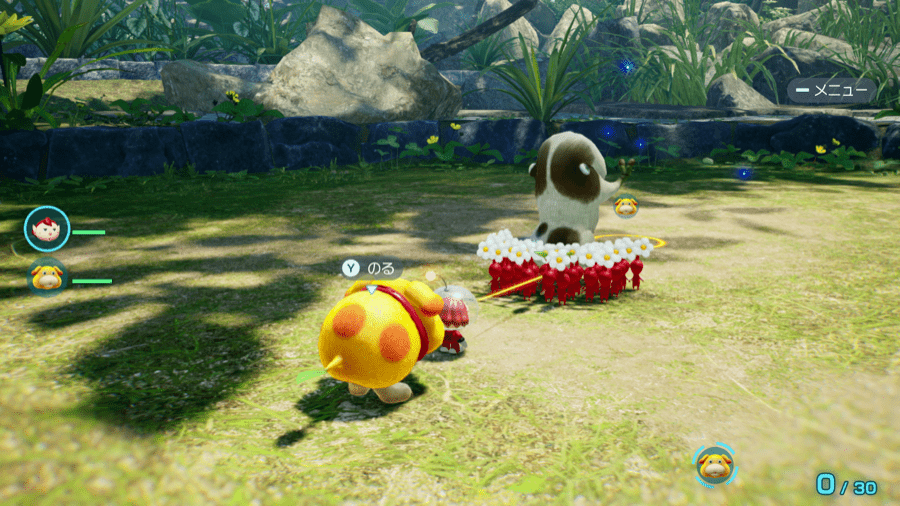Open the メニュー menu
Viewport: 900px width, 506px height.
[x=831, y=90]
